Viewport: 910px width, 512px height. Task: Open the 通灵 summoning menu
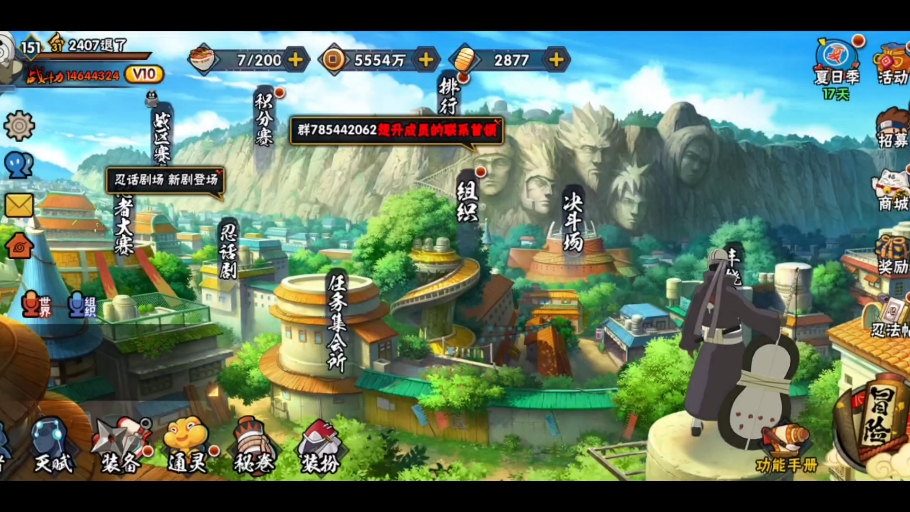point(186,443)
